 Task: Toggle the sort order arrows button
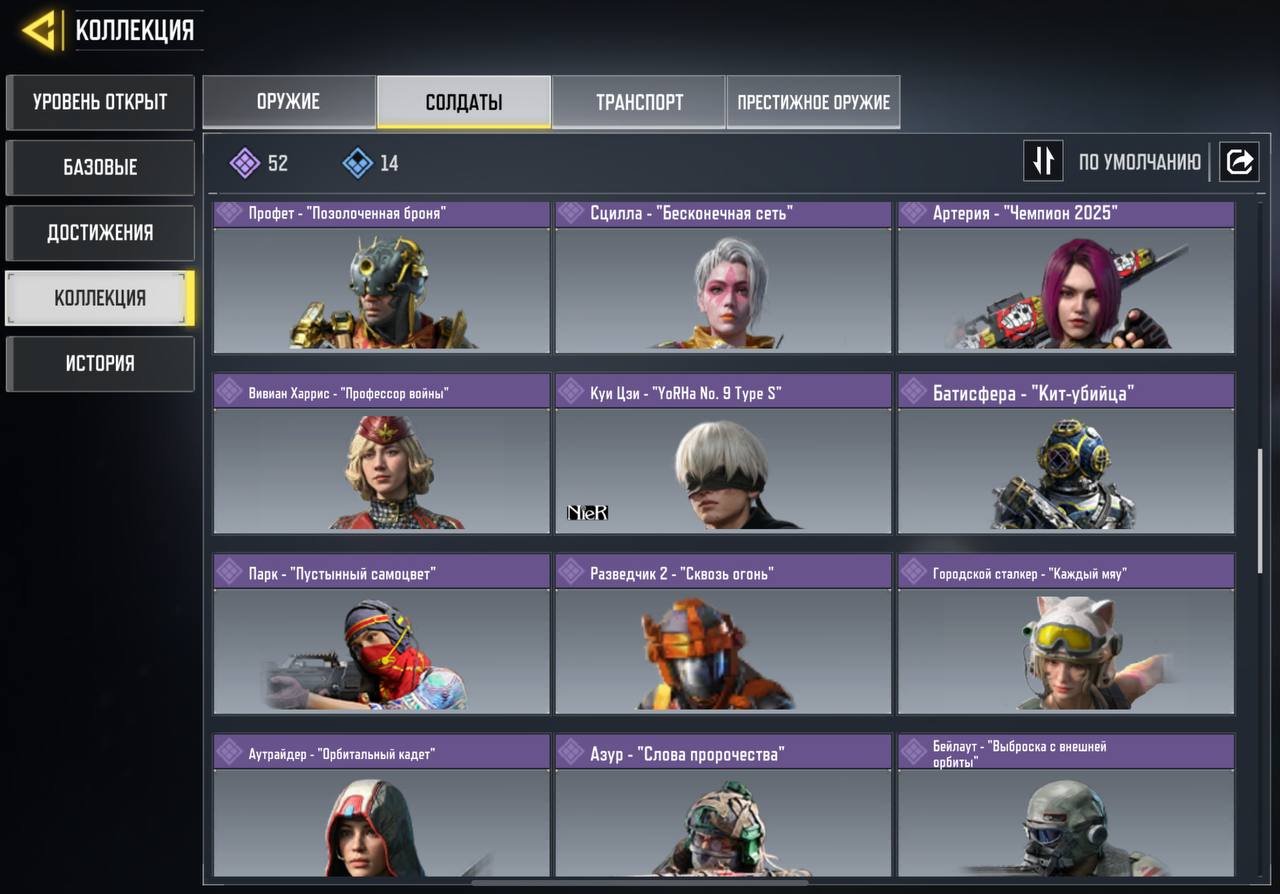pyautogui.click(x=1042, y=161)
